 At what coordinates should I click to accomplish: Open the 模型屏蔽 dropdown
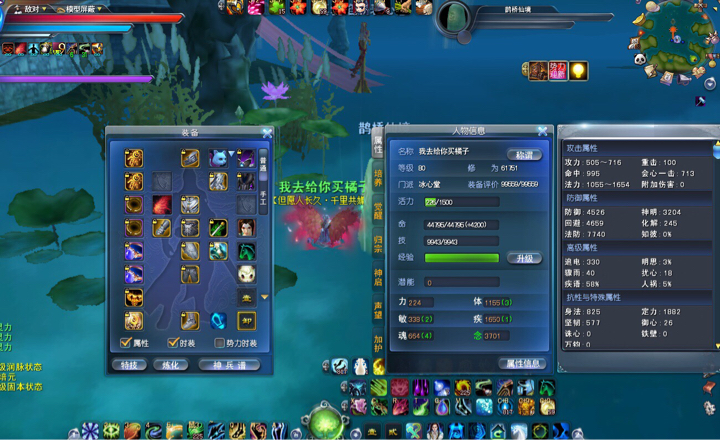[x=78, y=8]
